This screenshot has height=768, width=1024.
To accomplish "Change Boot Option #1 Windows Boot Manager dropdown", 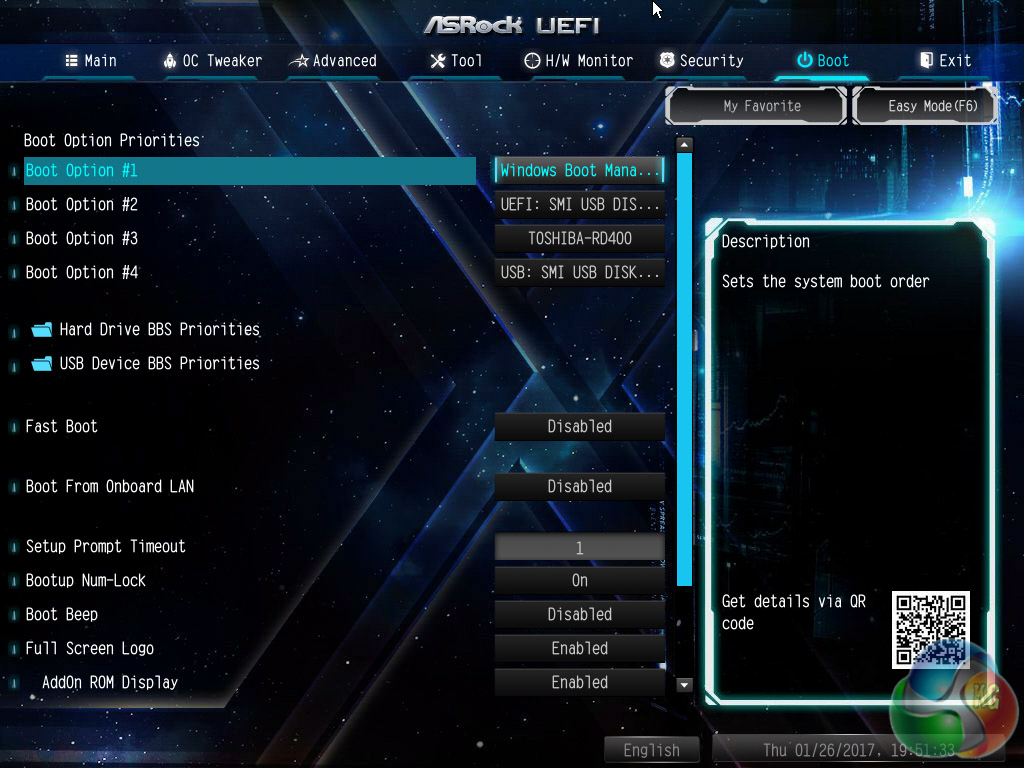I will [580, 171].
